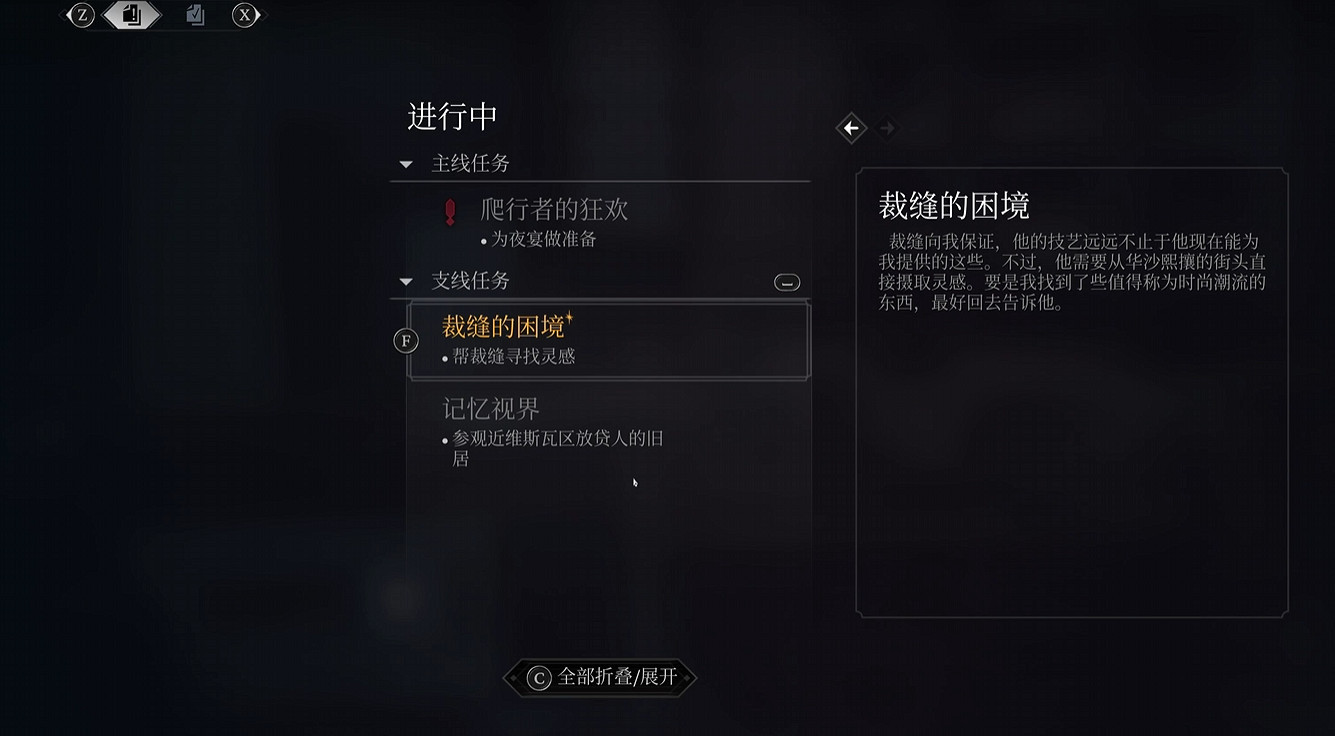
Task: Select the back navigation arrow above quest details
Action: point(851,128)
